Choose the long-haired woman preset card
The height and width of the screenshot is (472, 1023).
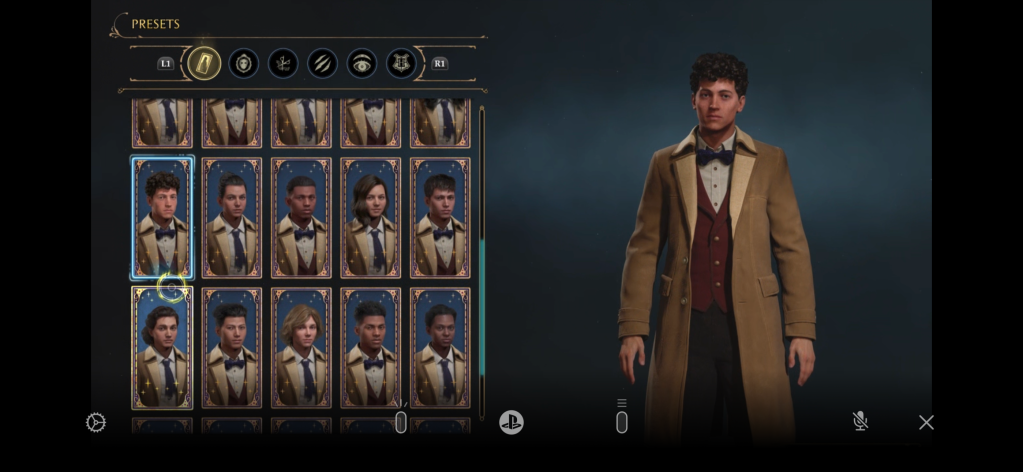(370, 217)
